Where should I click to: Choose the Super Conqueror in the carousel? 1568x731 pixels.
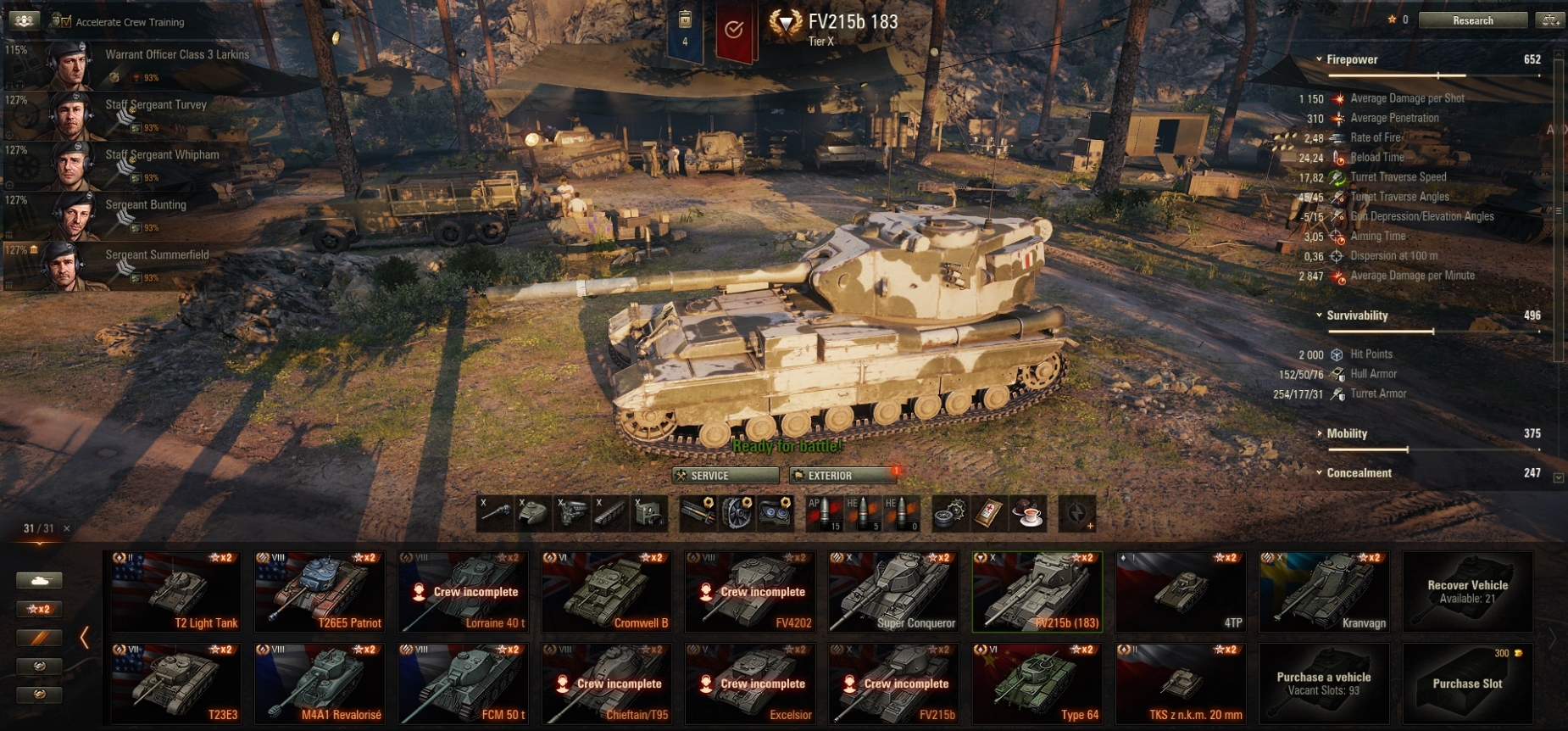click(893, 592)
